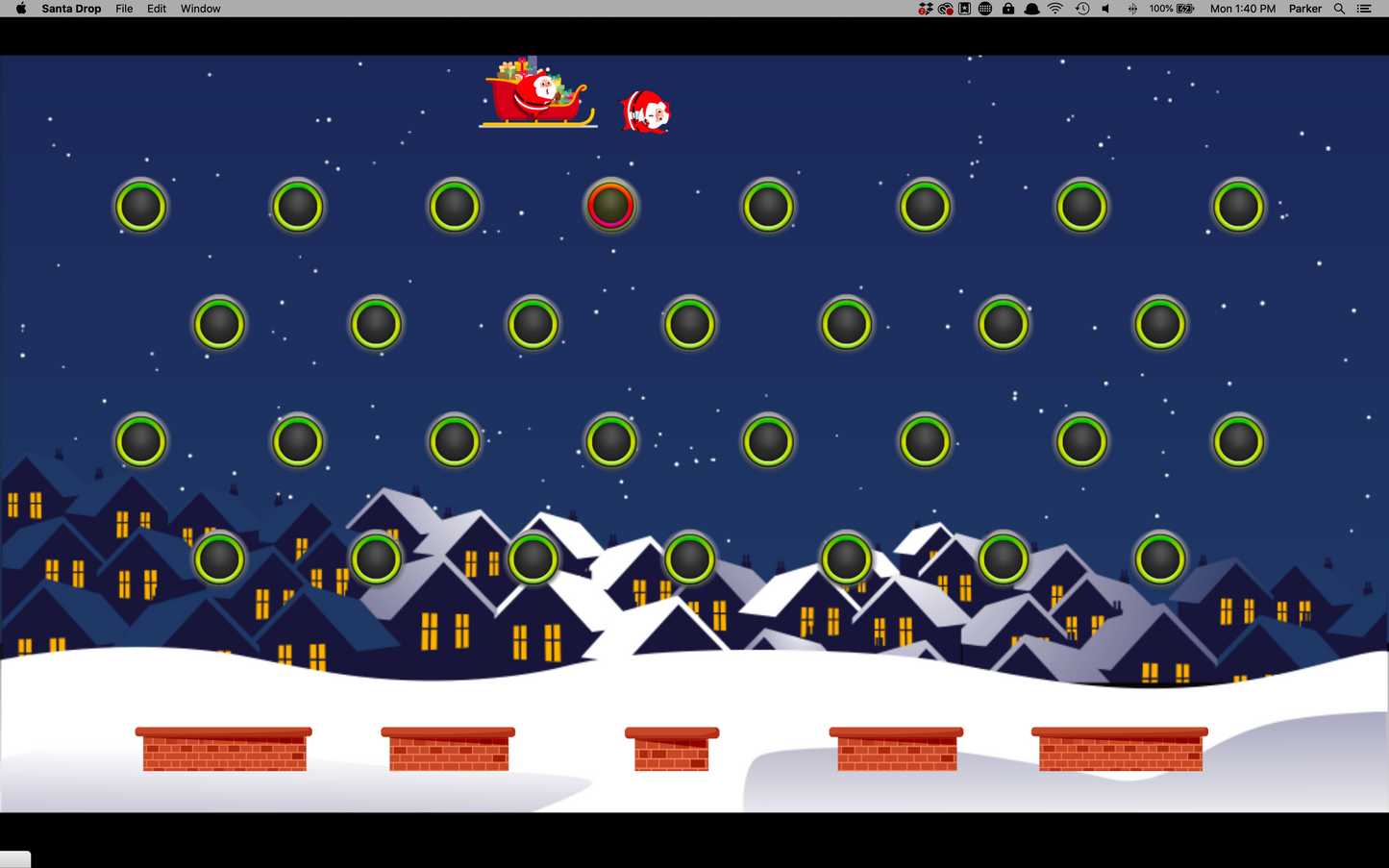Image resolution: width=1389 pixels, height=868 pixels.
Task: Open the Notification Center list menu
Action: click(1364, 9)
